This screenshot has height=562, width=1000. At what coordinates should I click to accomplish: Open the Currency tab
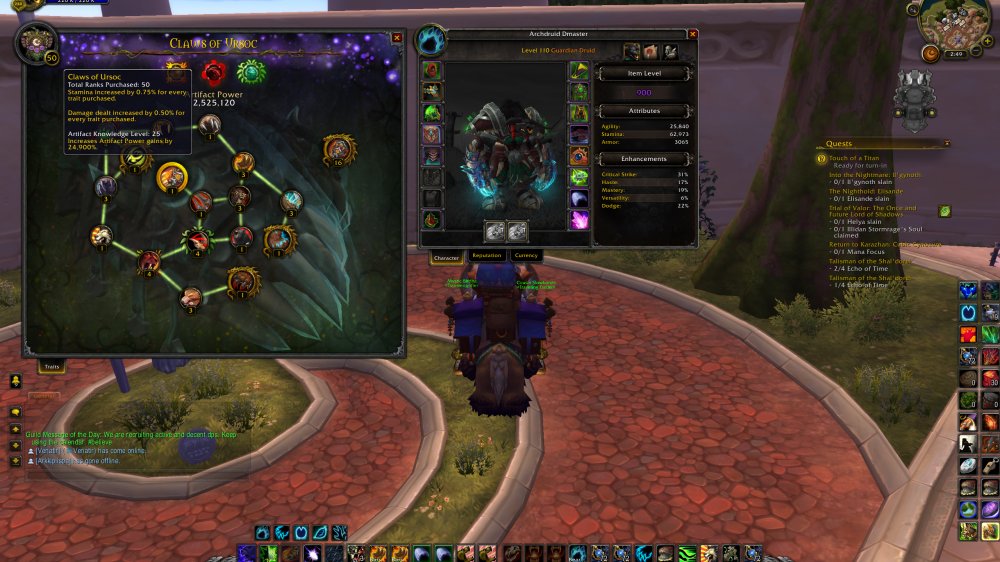[x=526, y=256]
